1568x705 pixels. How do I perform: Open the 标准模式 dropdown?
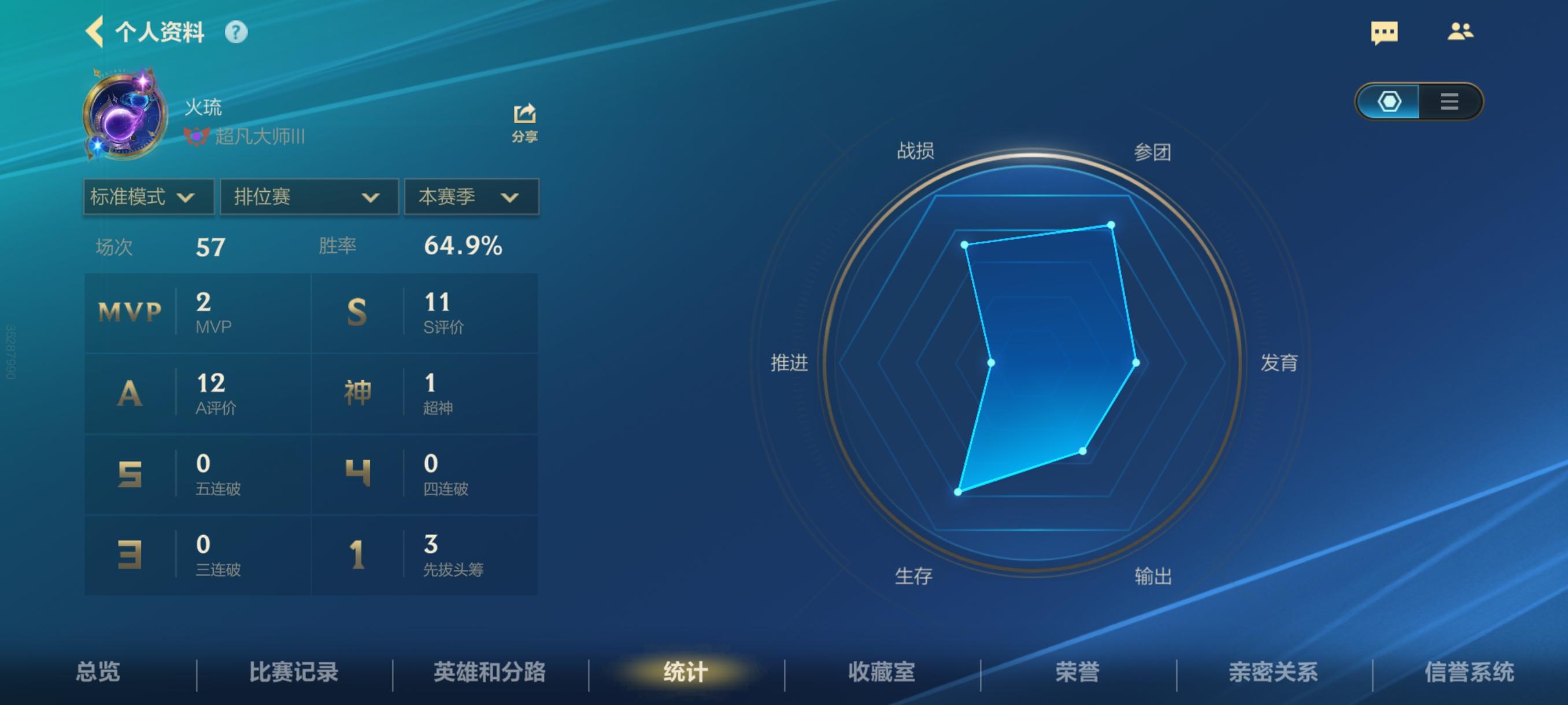pyautogui.click(x=147, y=196)
